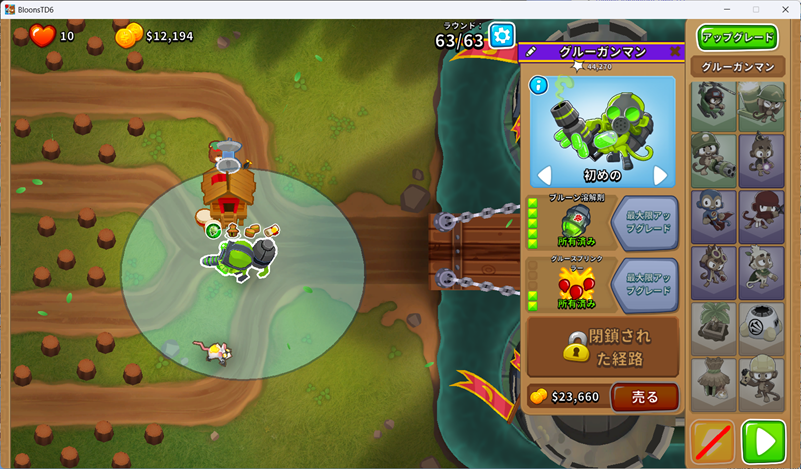Choose the Spike Factory in the tower shop
Viewport: 801px width, 469px height.
tap(761, 324)
